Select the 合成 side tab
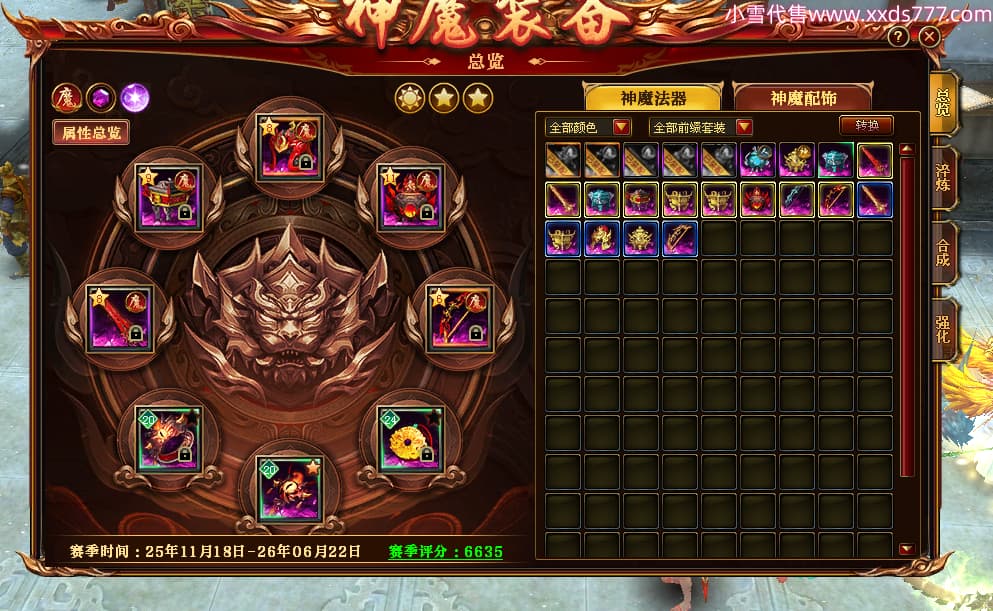Viewport: 993px width, 611px height. pos(942,253)
